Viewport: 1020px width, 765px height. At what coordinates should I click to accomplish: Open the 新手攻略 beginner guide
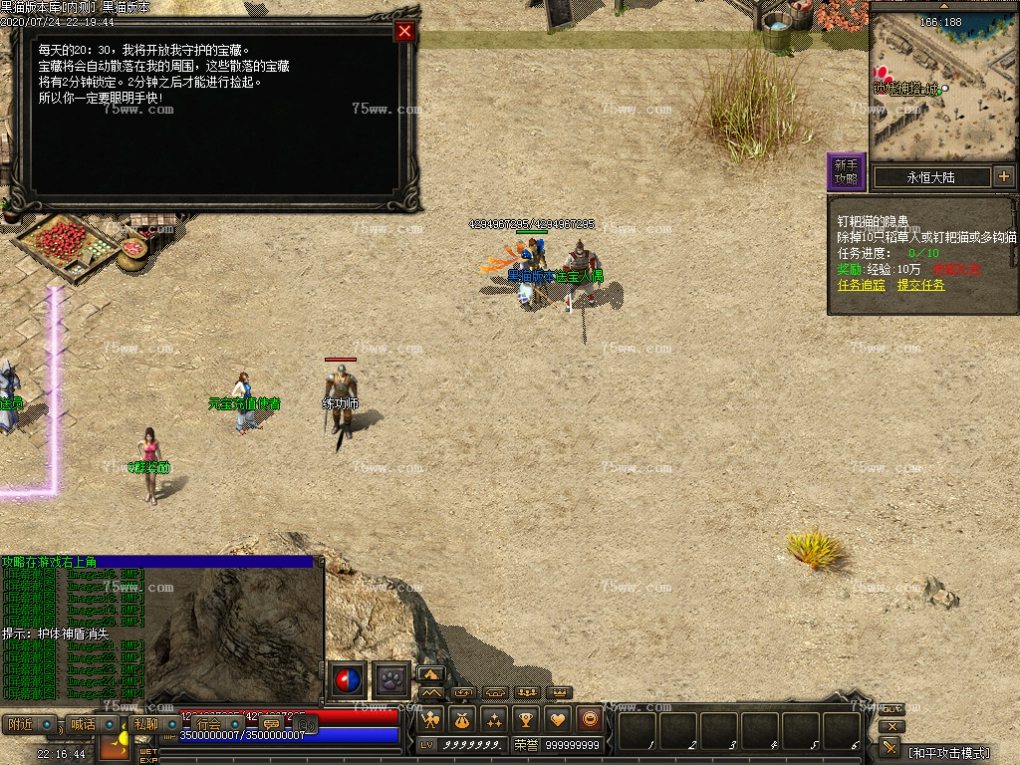point(845,172)
